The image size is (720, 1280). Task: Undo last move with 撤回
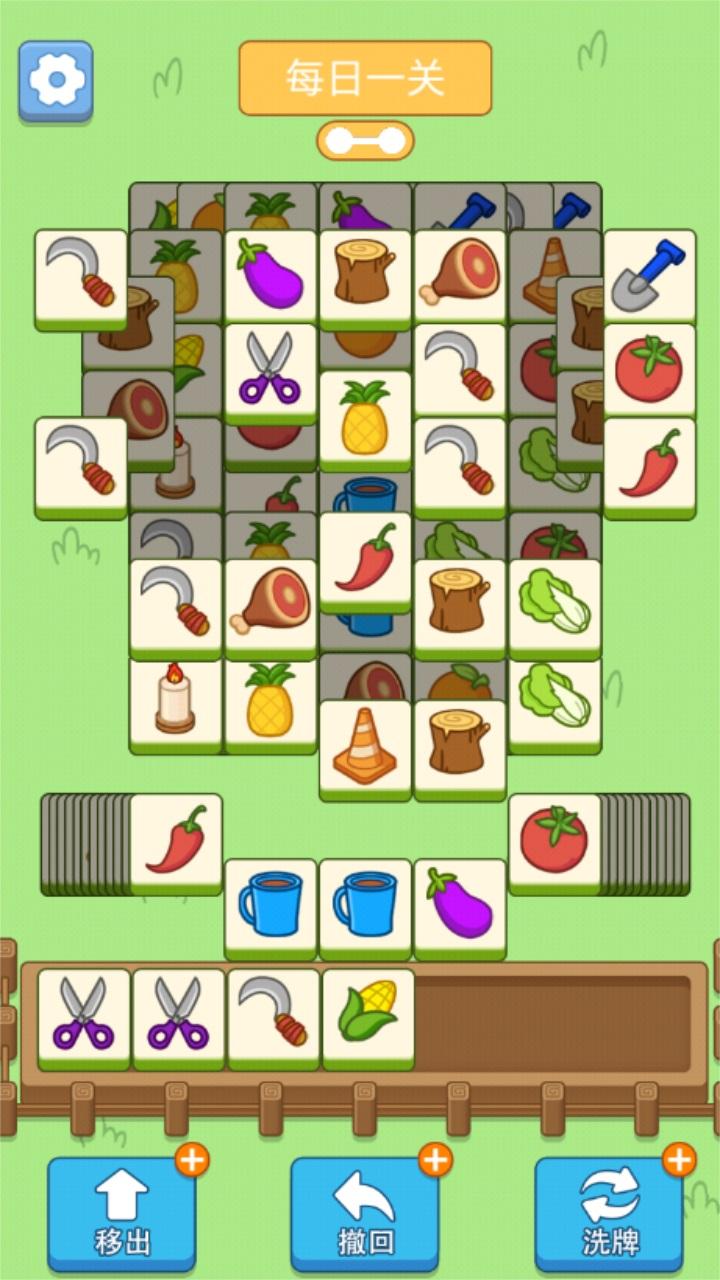point(365,1214)
